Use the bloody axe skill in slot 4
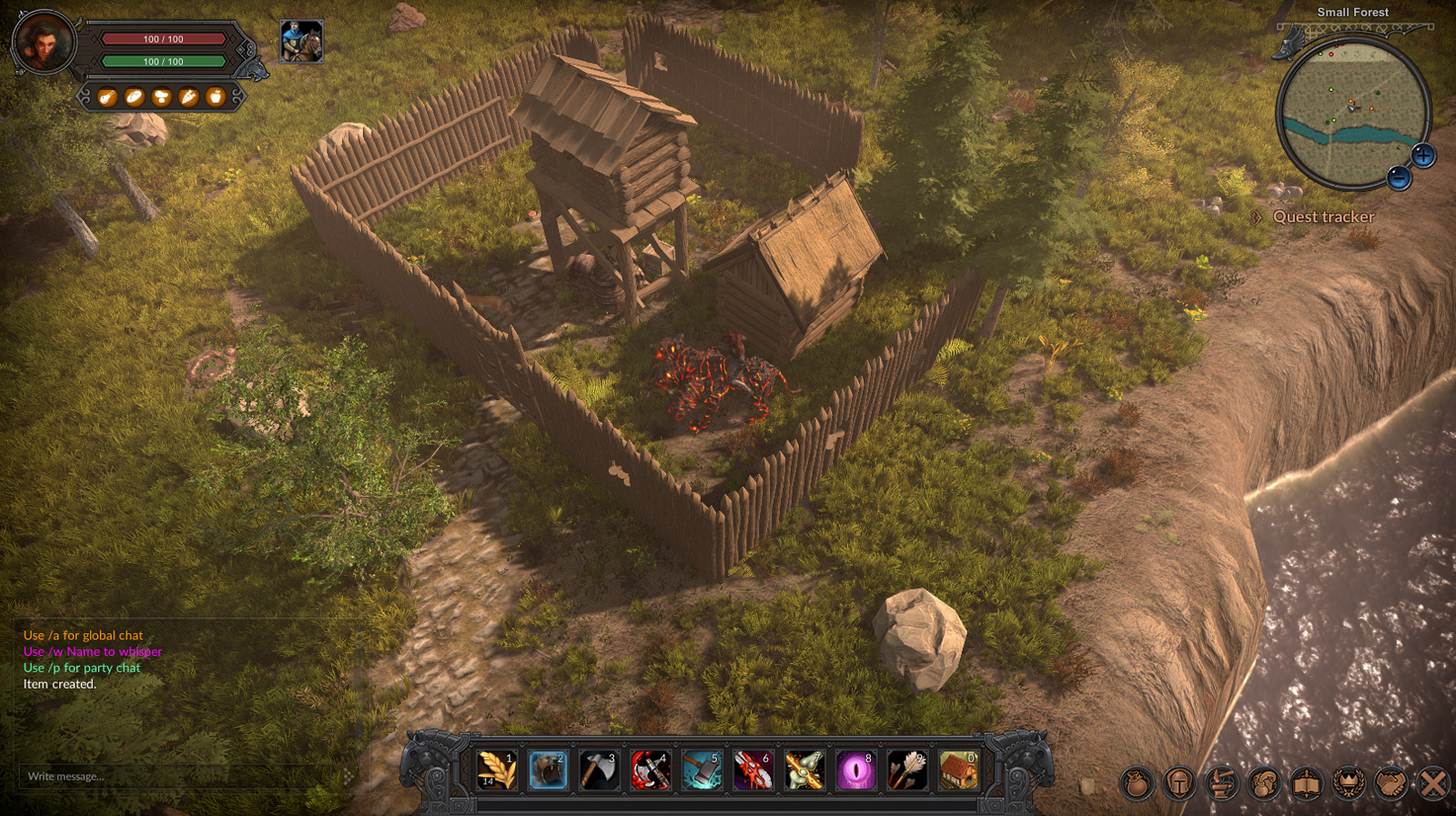 tap(651, 771)
